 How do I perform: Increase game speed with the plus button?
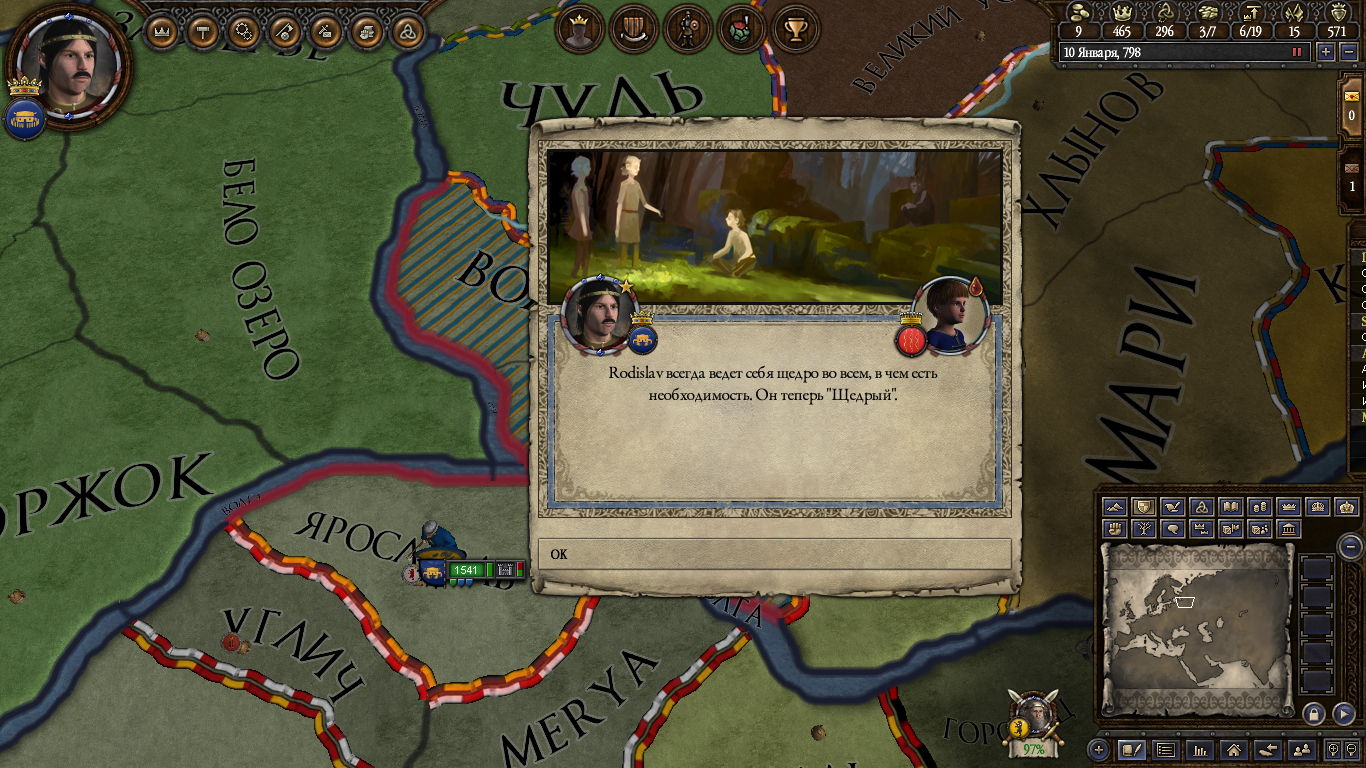(1326, 52)
